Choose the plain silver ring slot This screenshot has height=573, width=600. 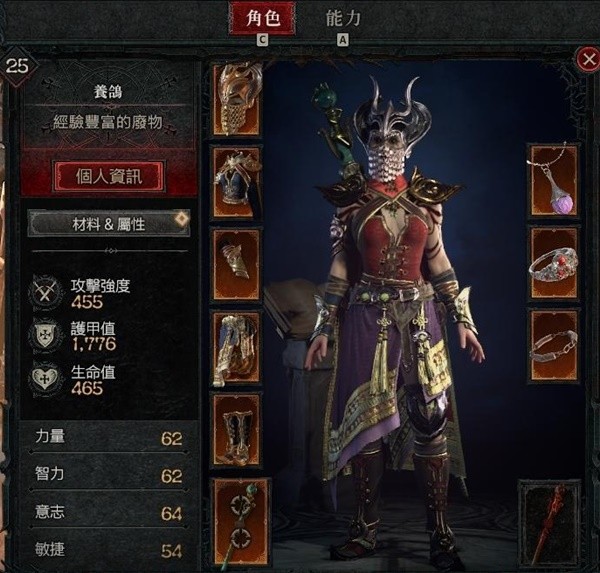pos(553,345)
